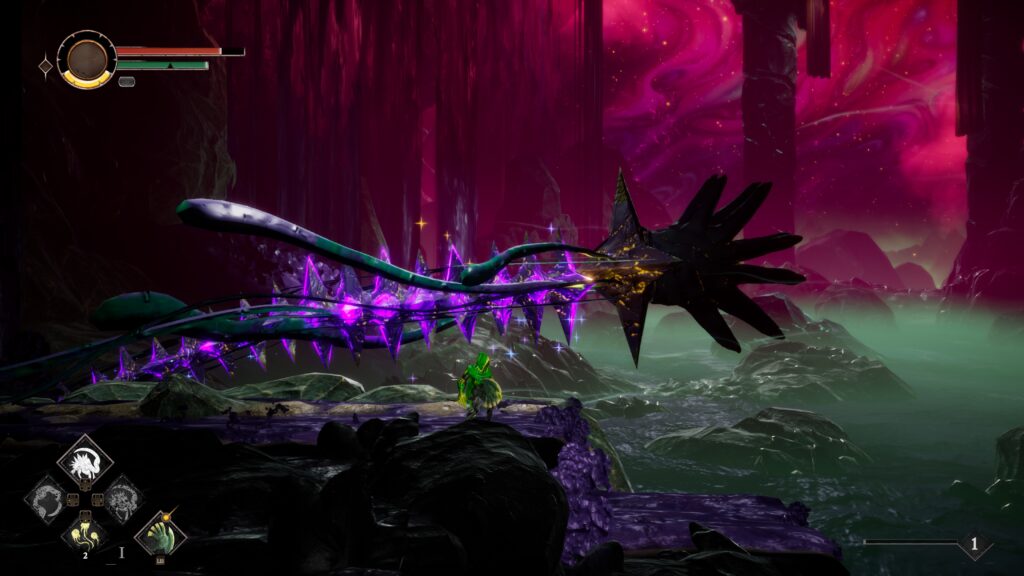Click the level 1 diamond badge
This screenshot has width=1024, height=576.
pos(975,543)
